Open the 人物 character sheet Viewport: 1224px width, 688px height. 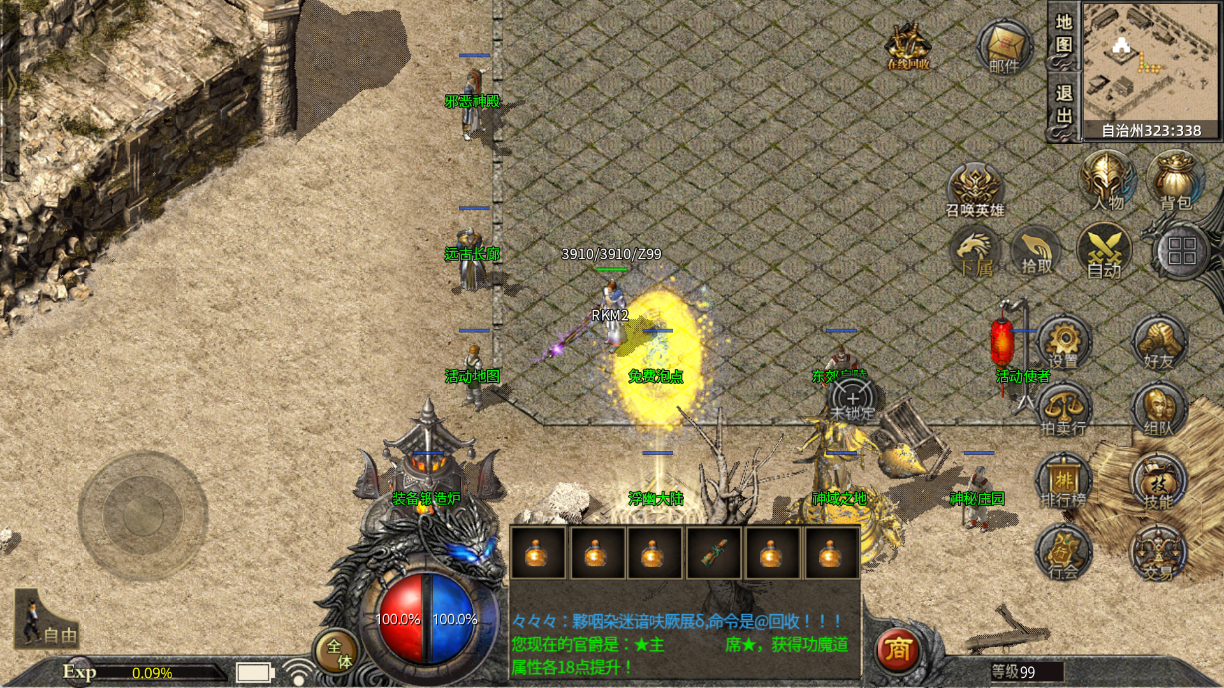1108,180
